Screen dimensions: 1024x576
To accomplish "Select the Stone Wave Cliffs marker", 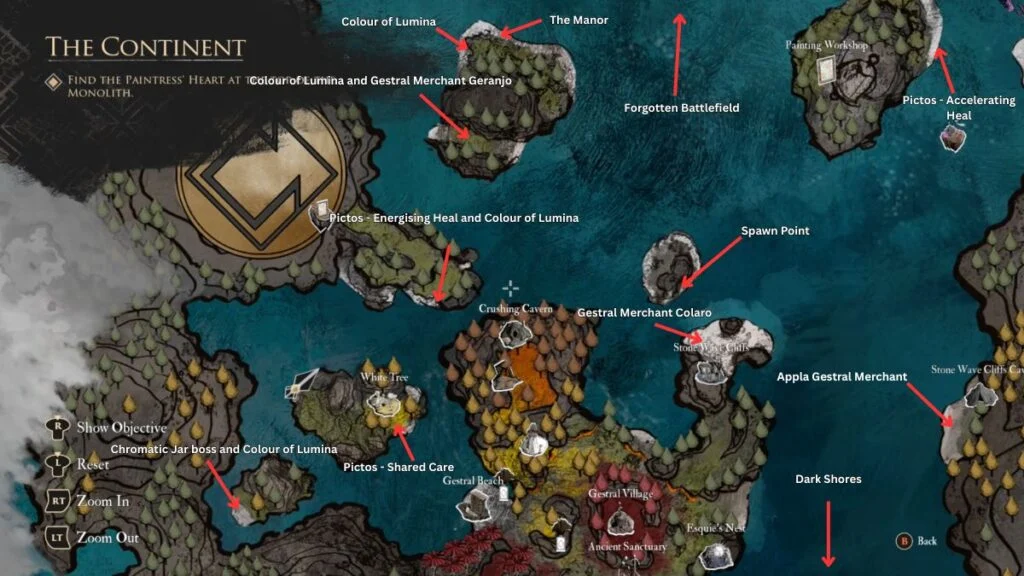I will click(x=712, y=370).
